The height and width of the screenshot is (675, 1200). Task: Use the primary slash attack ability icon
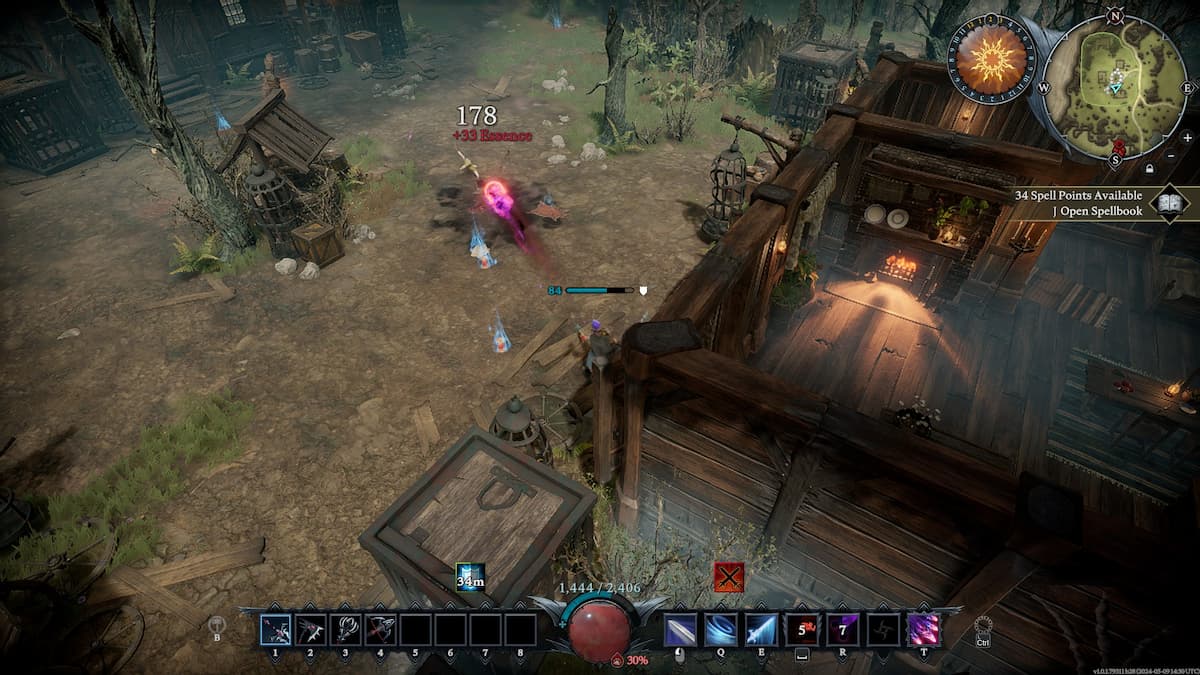[681, 630]
